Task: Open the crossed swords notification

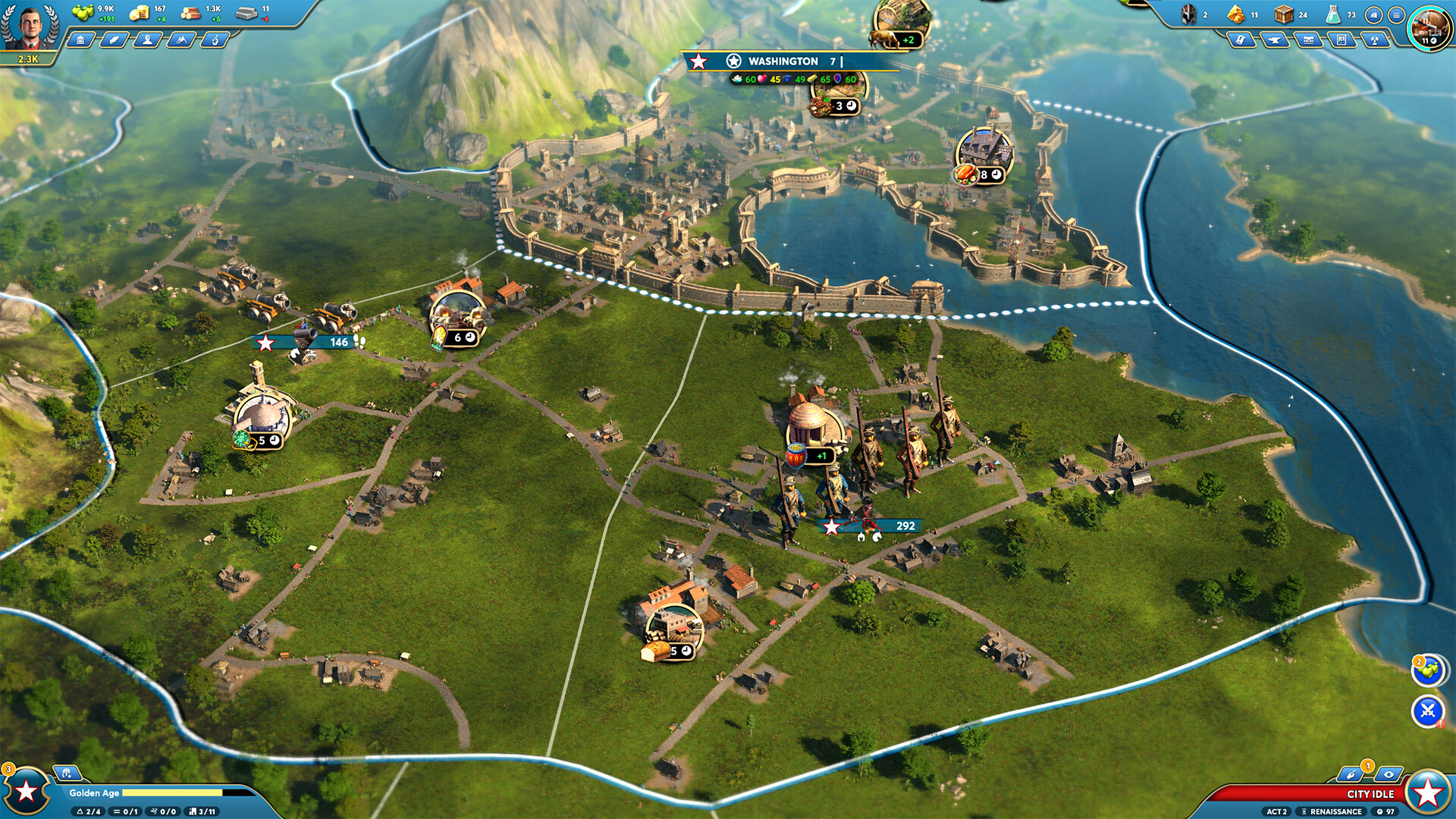Action: tap(1428, 711)
